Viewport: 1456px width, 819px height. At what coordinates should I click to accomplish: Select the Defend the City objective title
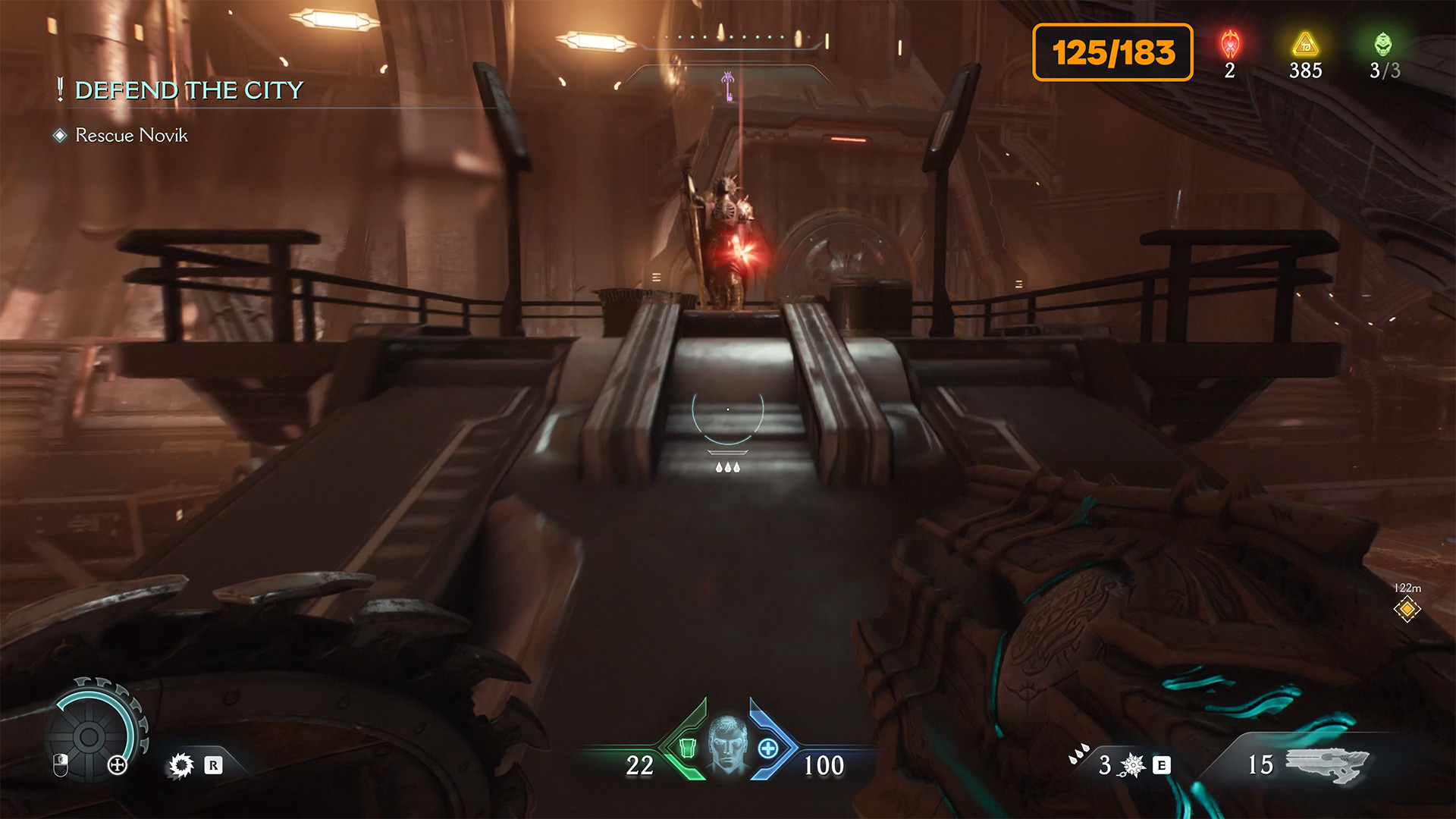coord(188,90)
